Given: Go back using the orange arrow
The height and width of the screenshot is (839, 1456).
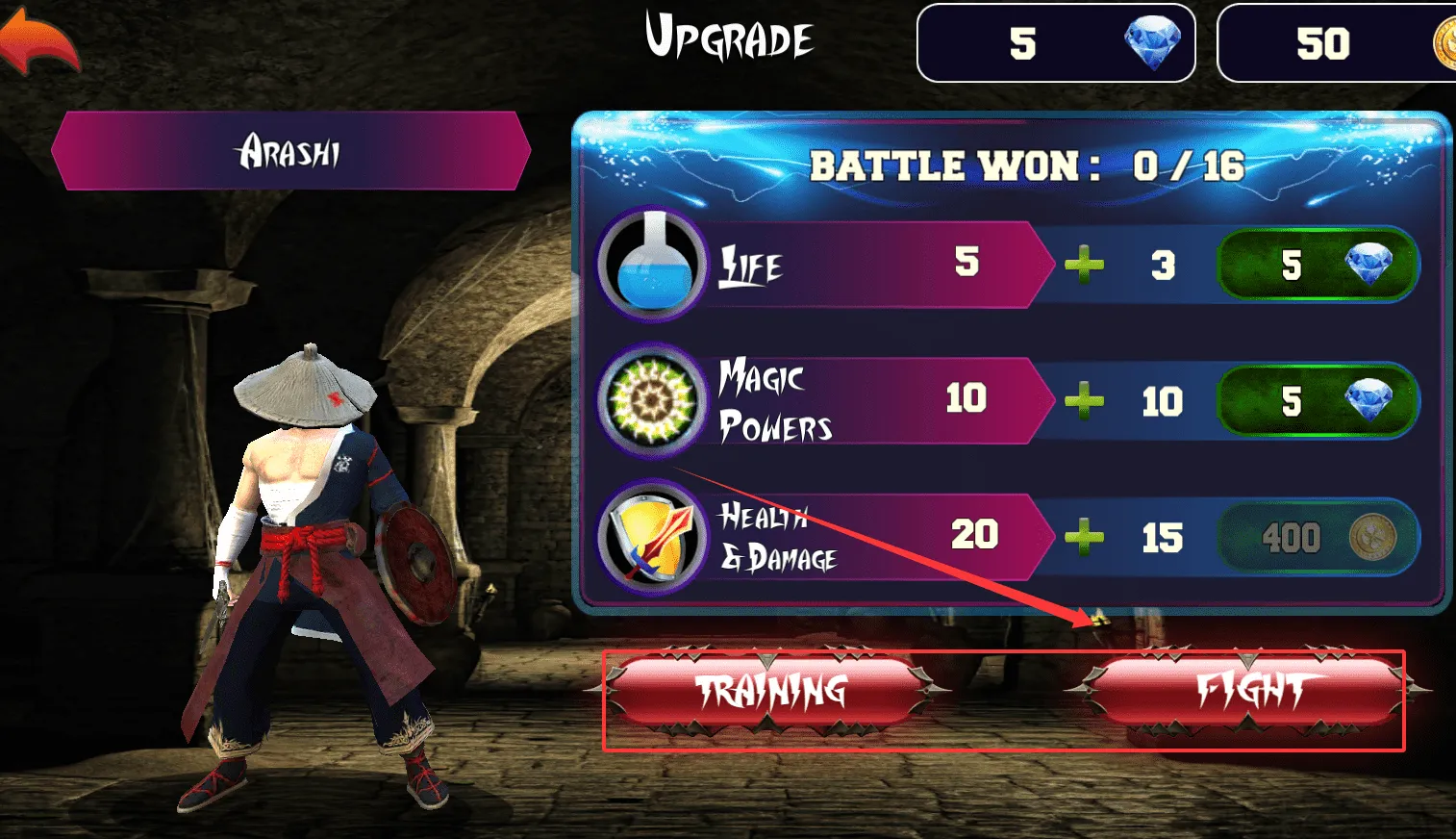Looking at the screenshot, I should [x=40, y=43].
